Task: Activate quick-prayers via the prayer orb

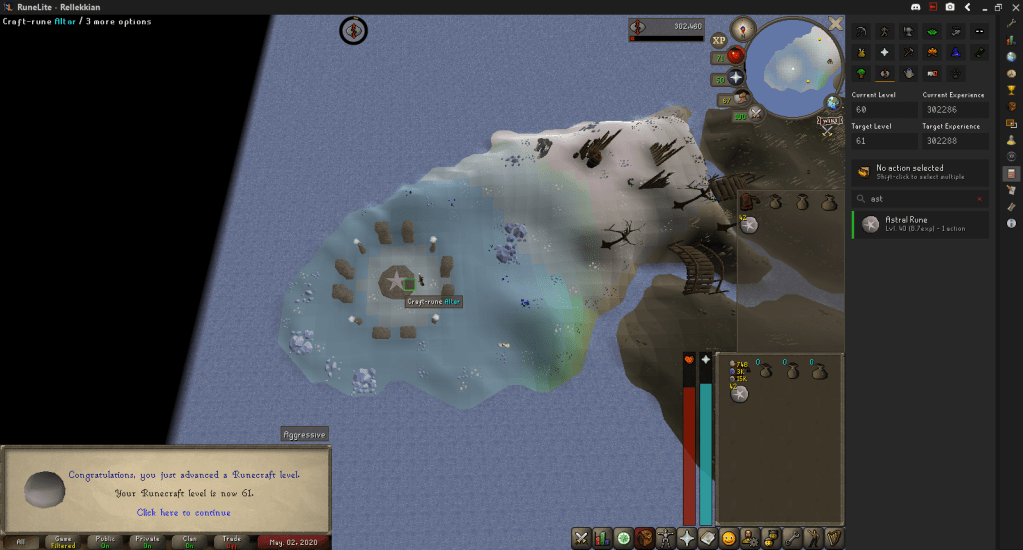Action: 737,78
